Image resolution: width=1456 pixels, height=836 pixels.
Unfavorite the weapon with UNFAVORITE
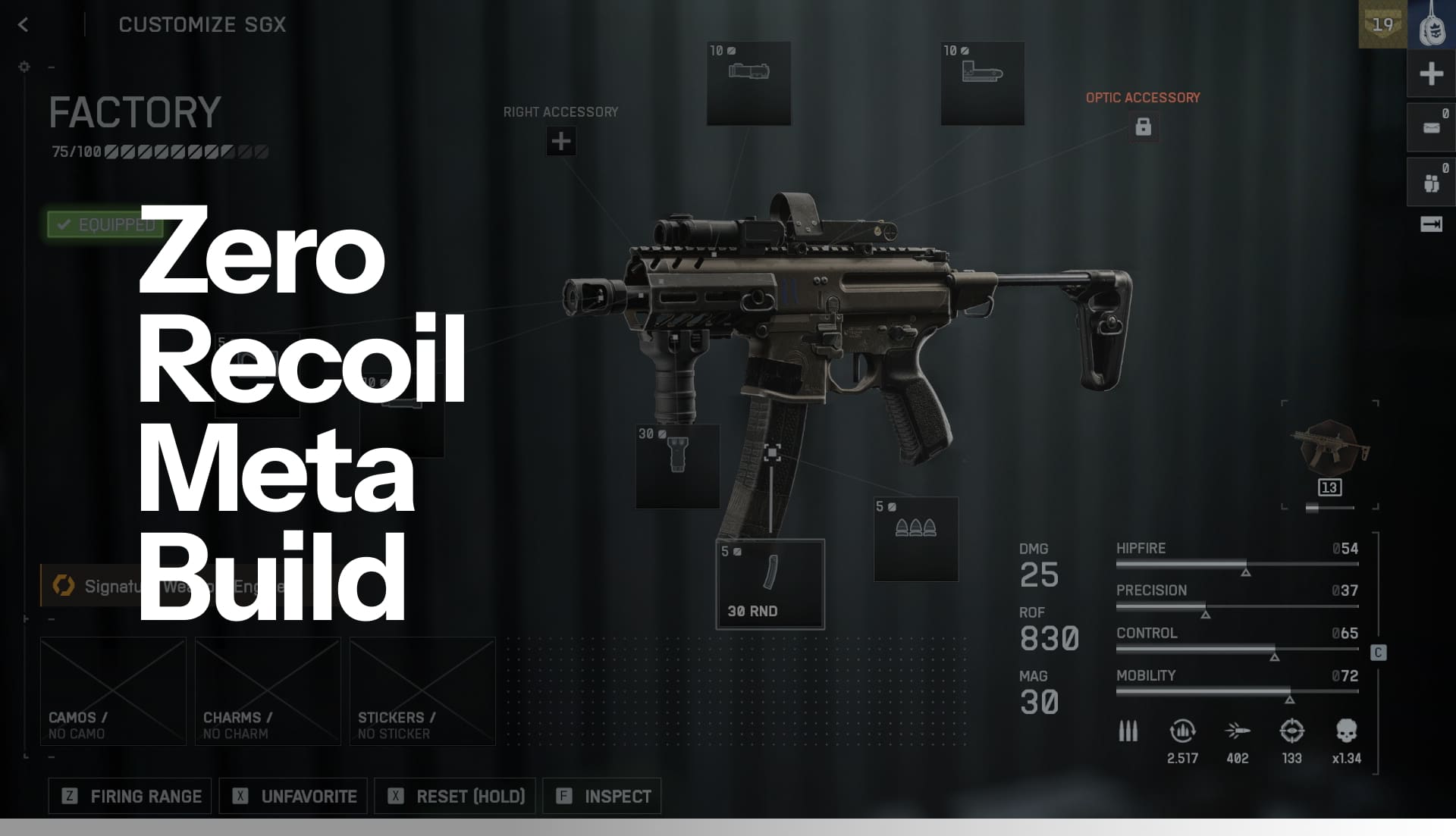[293, 796]
